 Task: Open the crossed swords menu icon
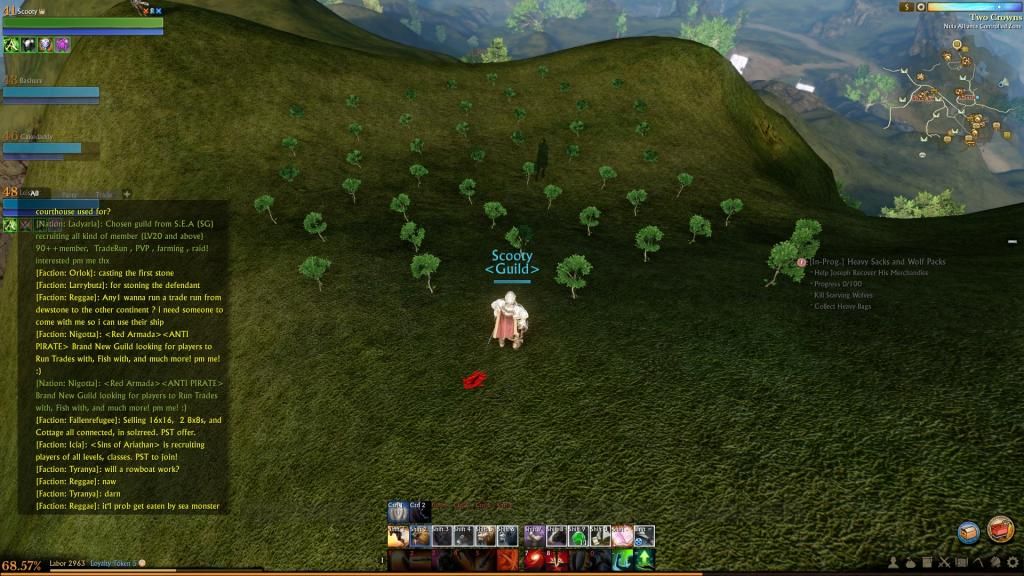(x=945, y=561)
